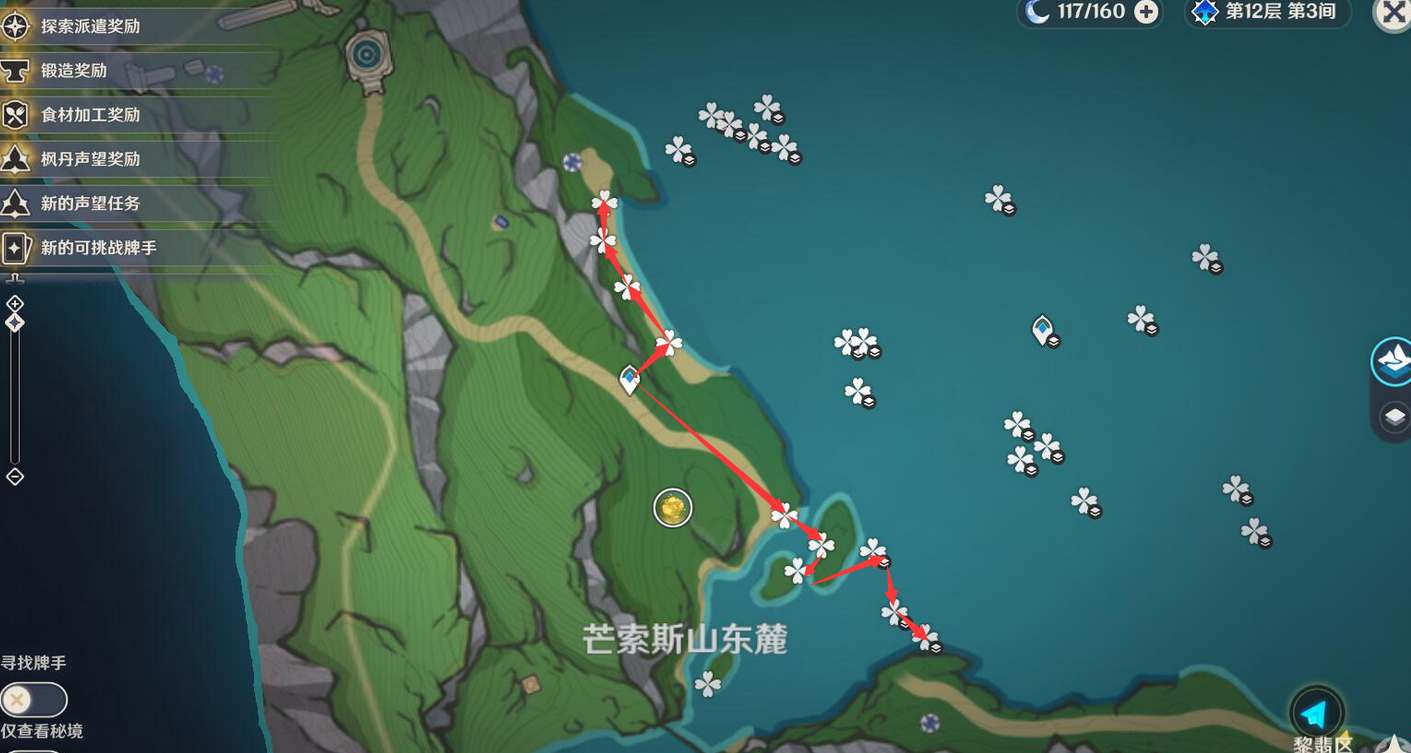Open the 食材加工奖励 reminder entry
Image resolution: width=1411 pixels, height=753 pixels.
point(90,114)
